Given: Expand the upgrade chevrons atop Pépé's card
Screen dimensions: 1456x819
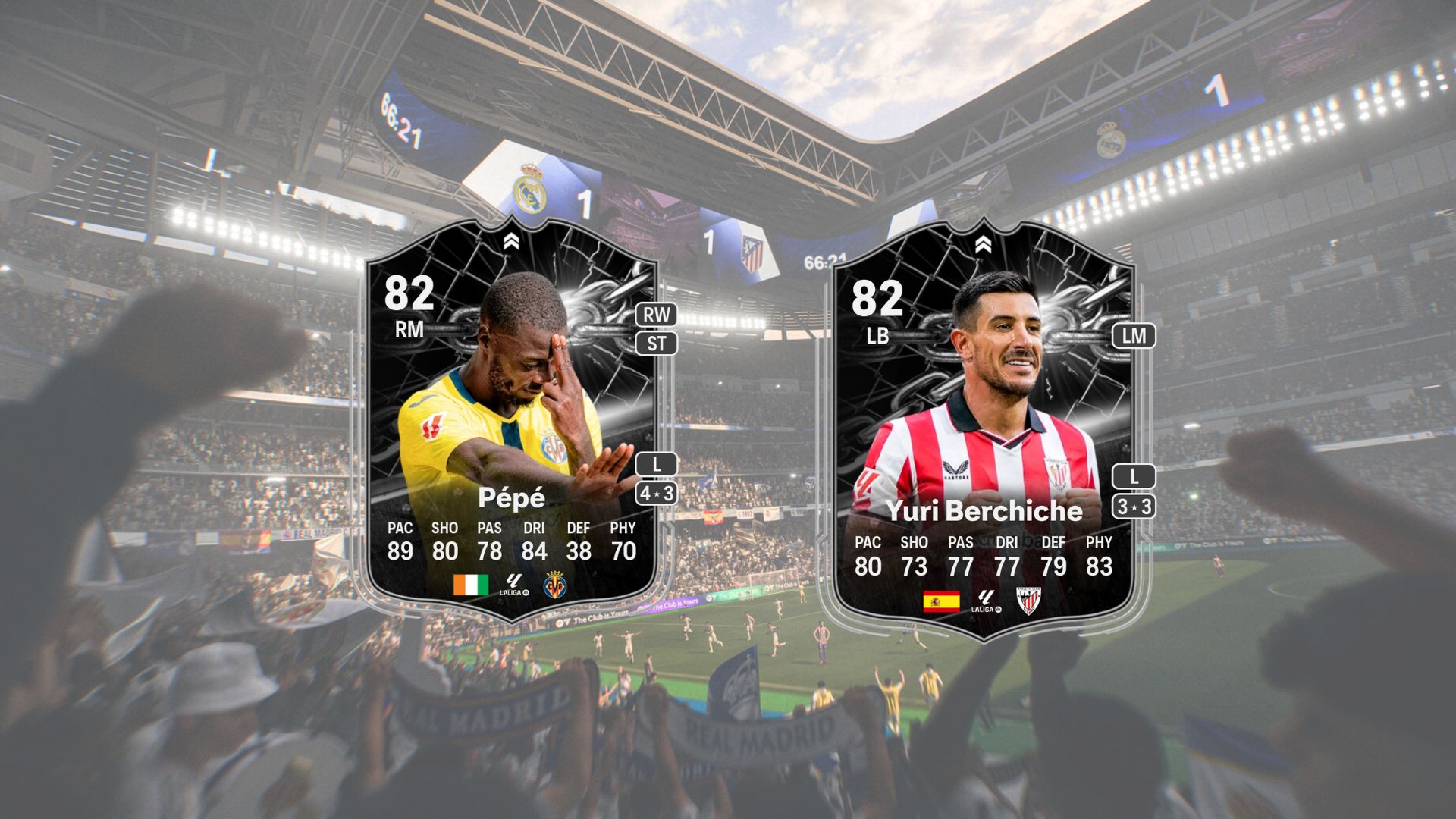Looking at the screenshot, I should point(513,241).
